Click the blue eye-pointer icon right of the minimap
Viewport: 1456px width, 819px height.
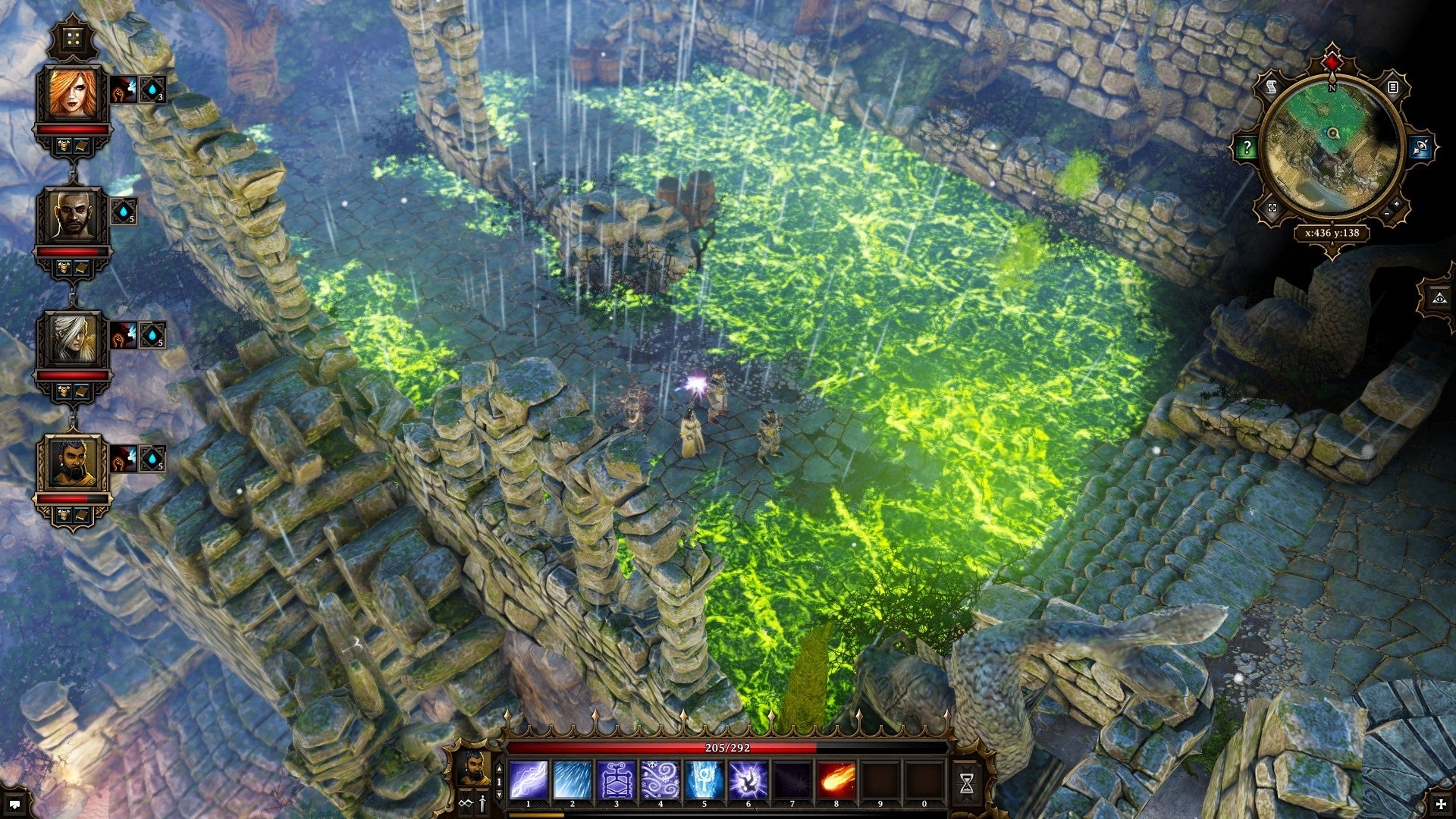pos(1421,146)
